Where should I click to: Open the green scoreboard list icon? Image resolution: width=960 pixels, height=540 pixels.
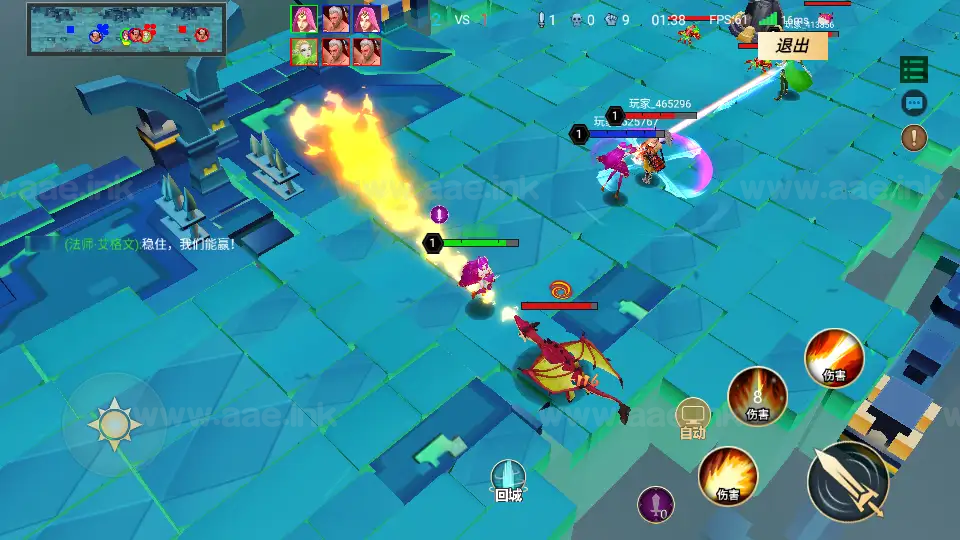click(x=914, y=69)
